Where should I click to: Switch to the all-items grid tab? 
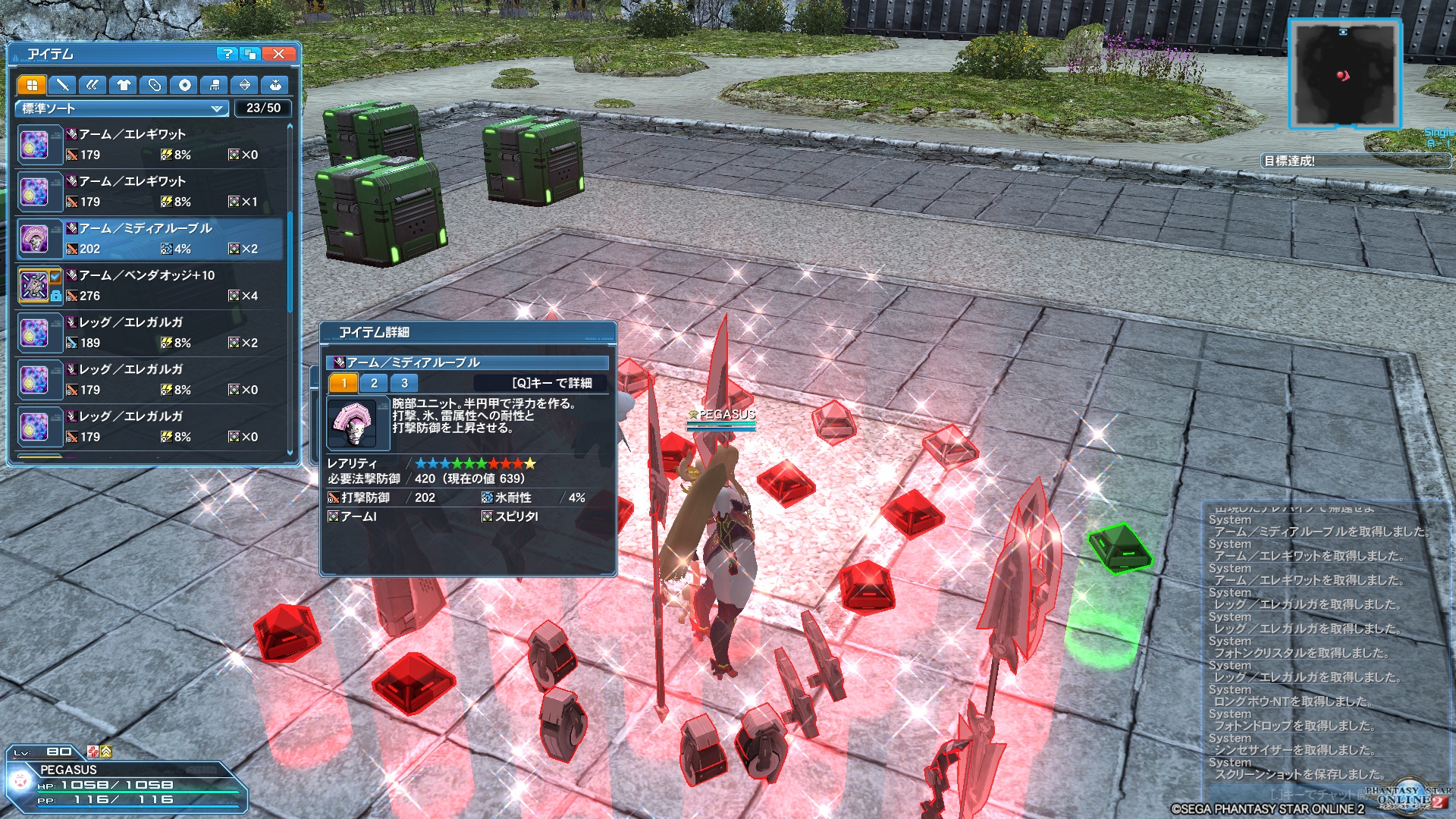32,85
